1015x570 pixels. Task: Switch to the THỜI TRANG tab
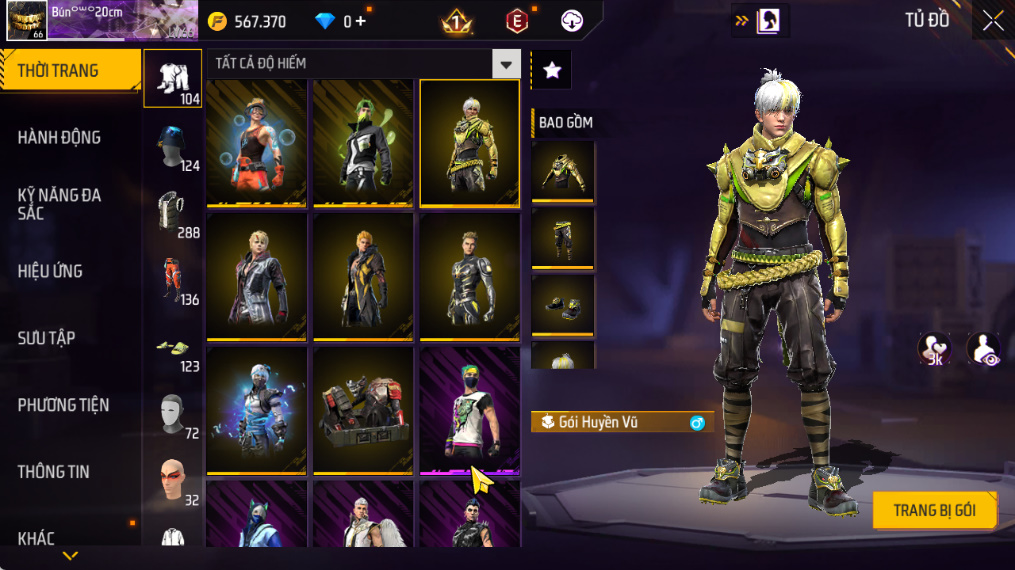(x=70, y=70)
